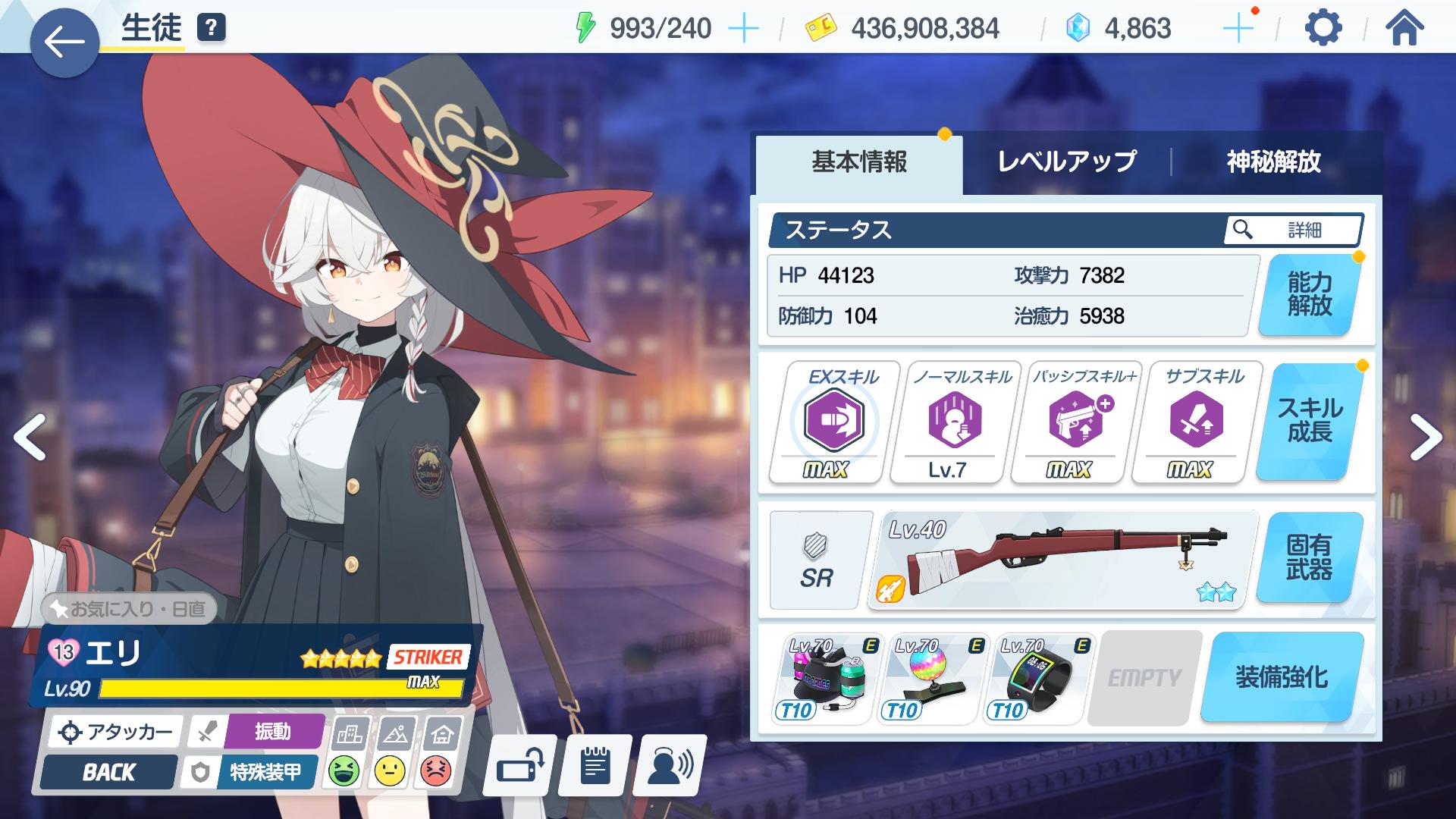
Task: Show status details with 詳細 button
Action: (x=1292, y=230)
